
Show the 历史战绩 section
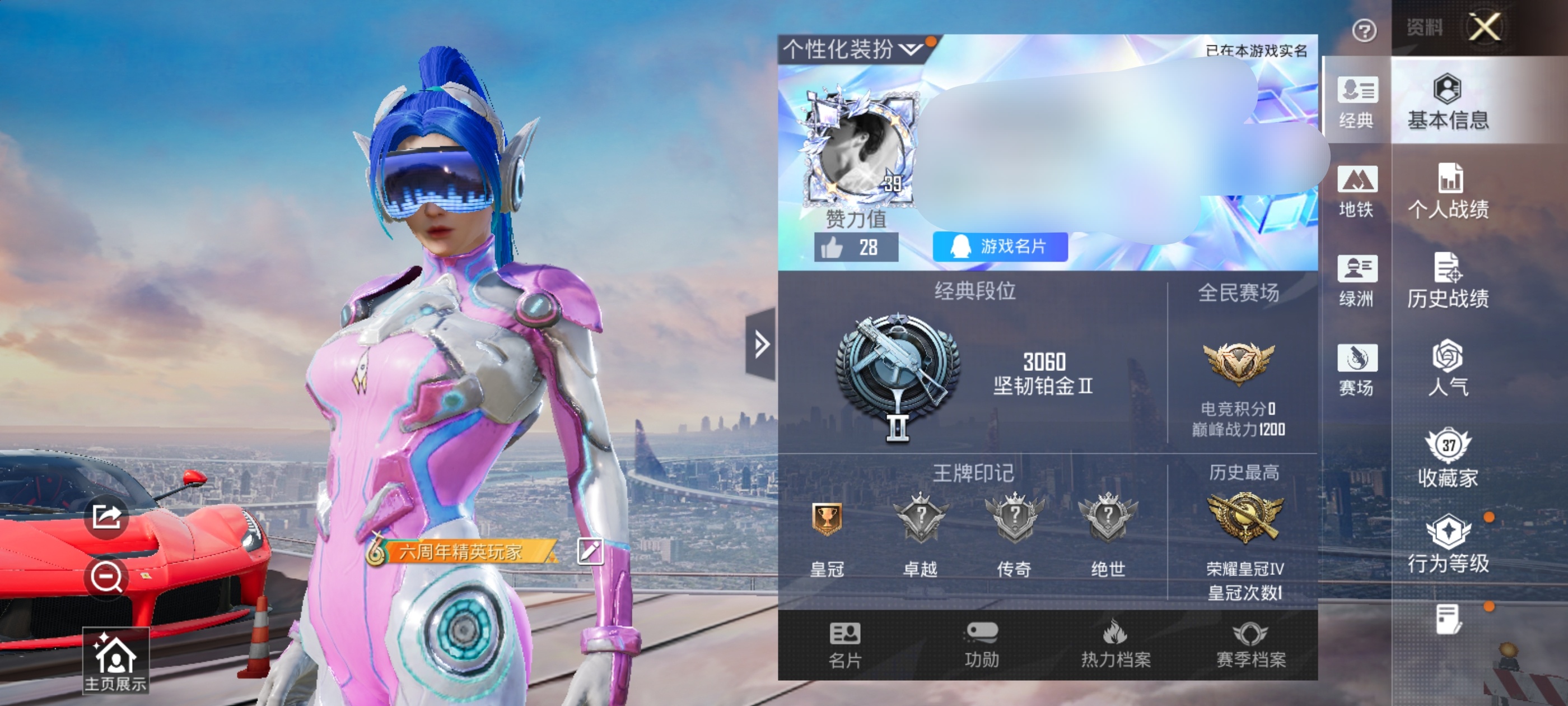click(x=1448, y=281)
